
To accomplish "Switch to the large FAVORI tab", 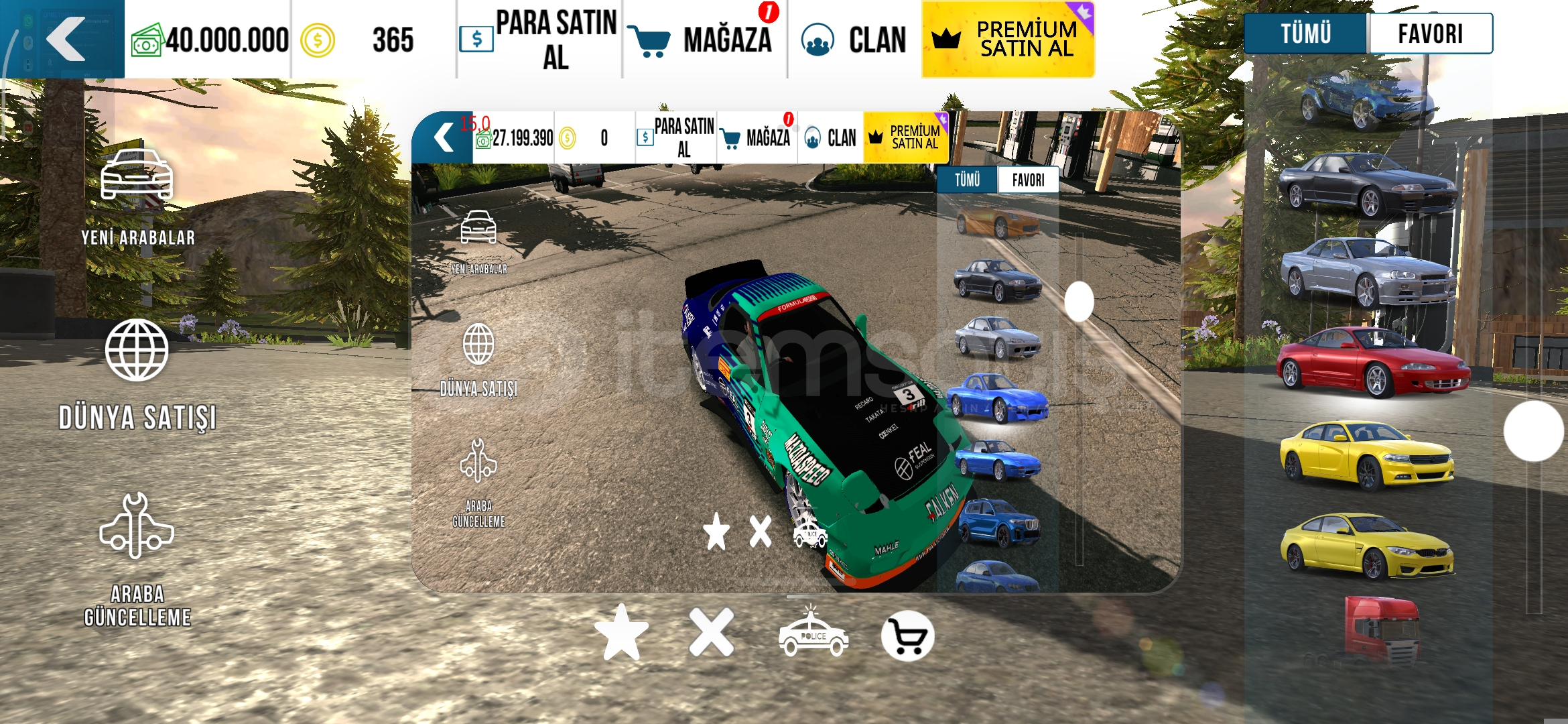I will (1430, 34).
